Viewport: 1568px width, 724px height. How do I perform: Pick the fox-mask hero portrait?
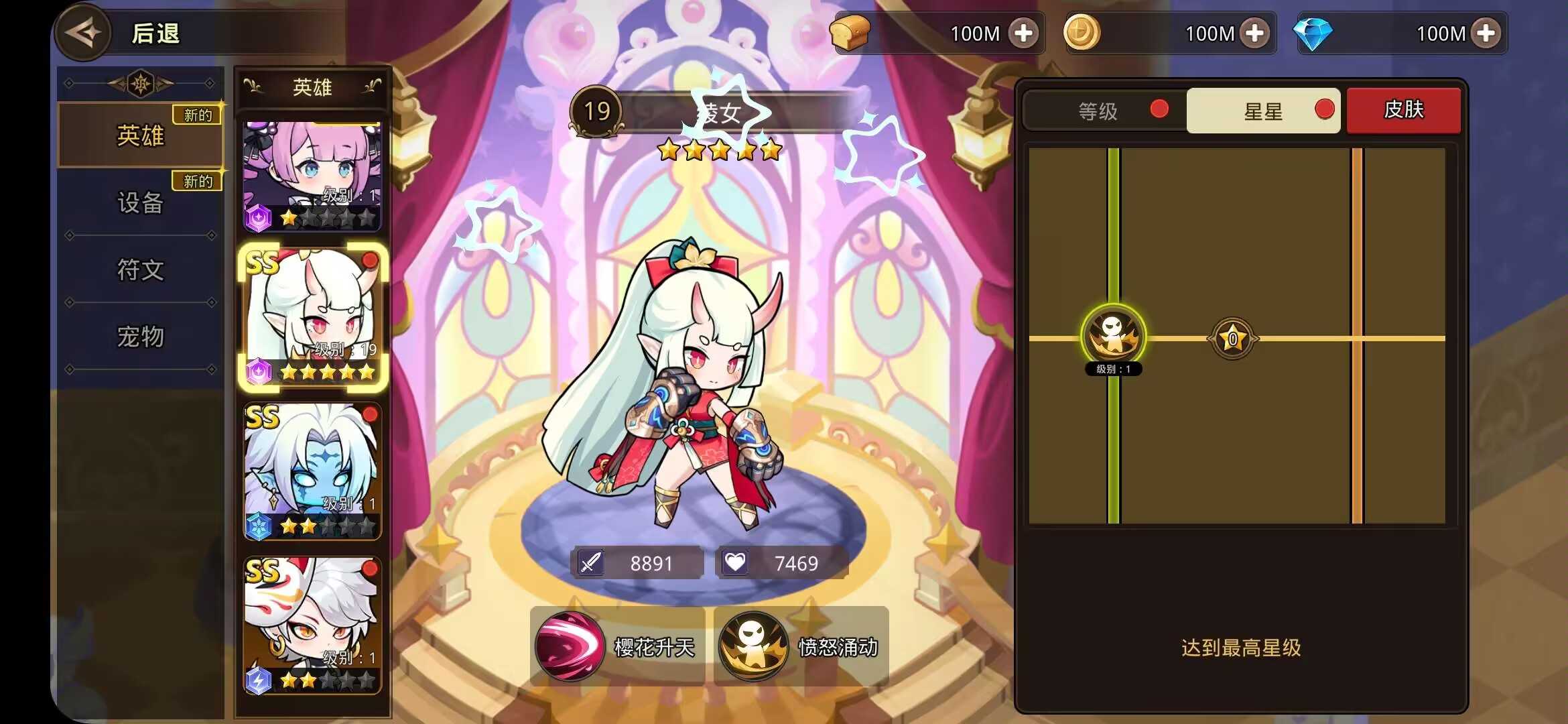point(312,625)
